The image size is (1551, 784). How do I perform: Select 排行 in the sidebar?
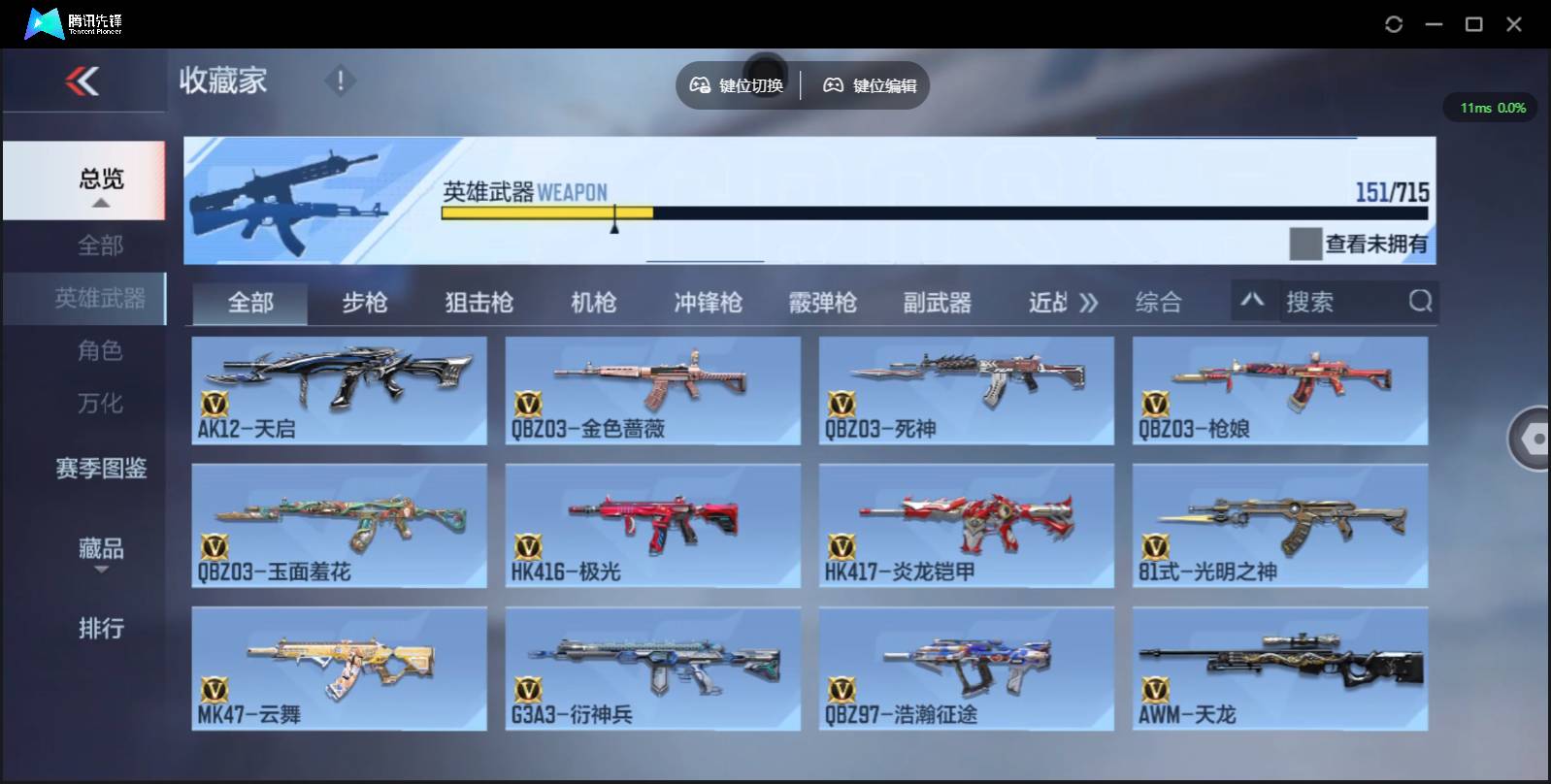(x=100, y=629)
